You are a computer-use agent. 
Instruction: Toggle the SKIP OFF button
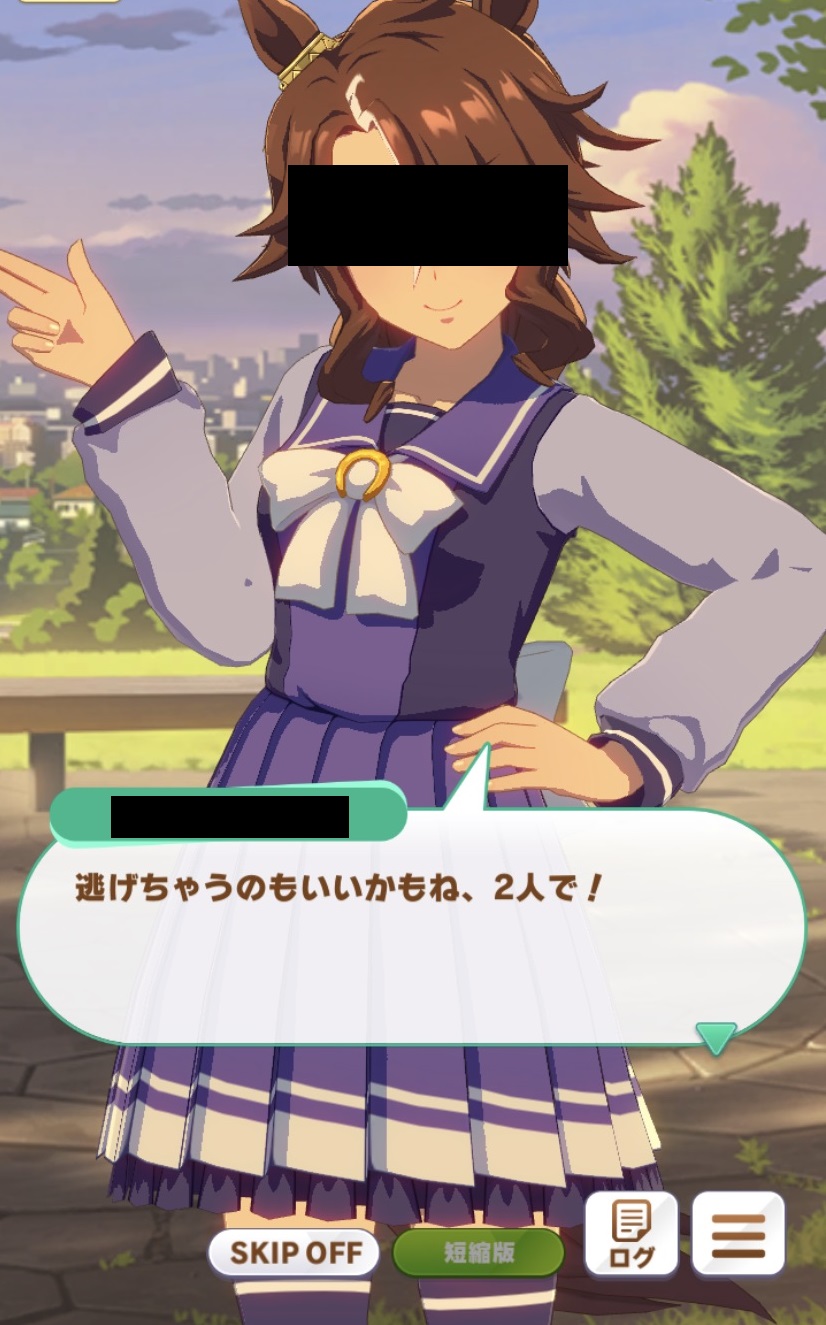point(293,1253)
